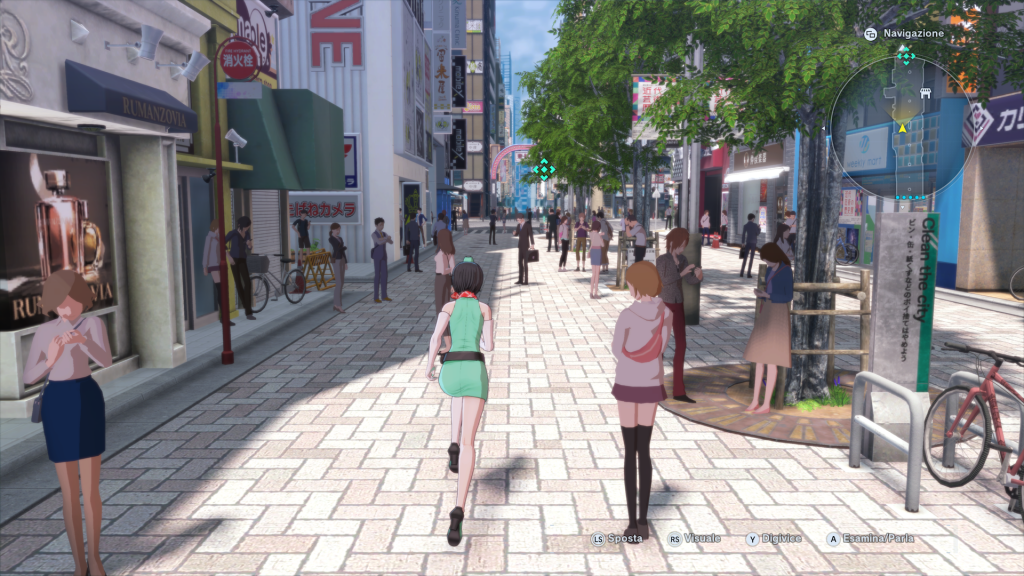Select the yellow player arrow on the minimap
This screenshot has height=576, width=1024.
click(x=902, y=127)
